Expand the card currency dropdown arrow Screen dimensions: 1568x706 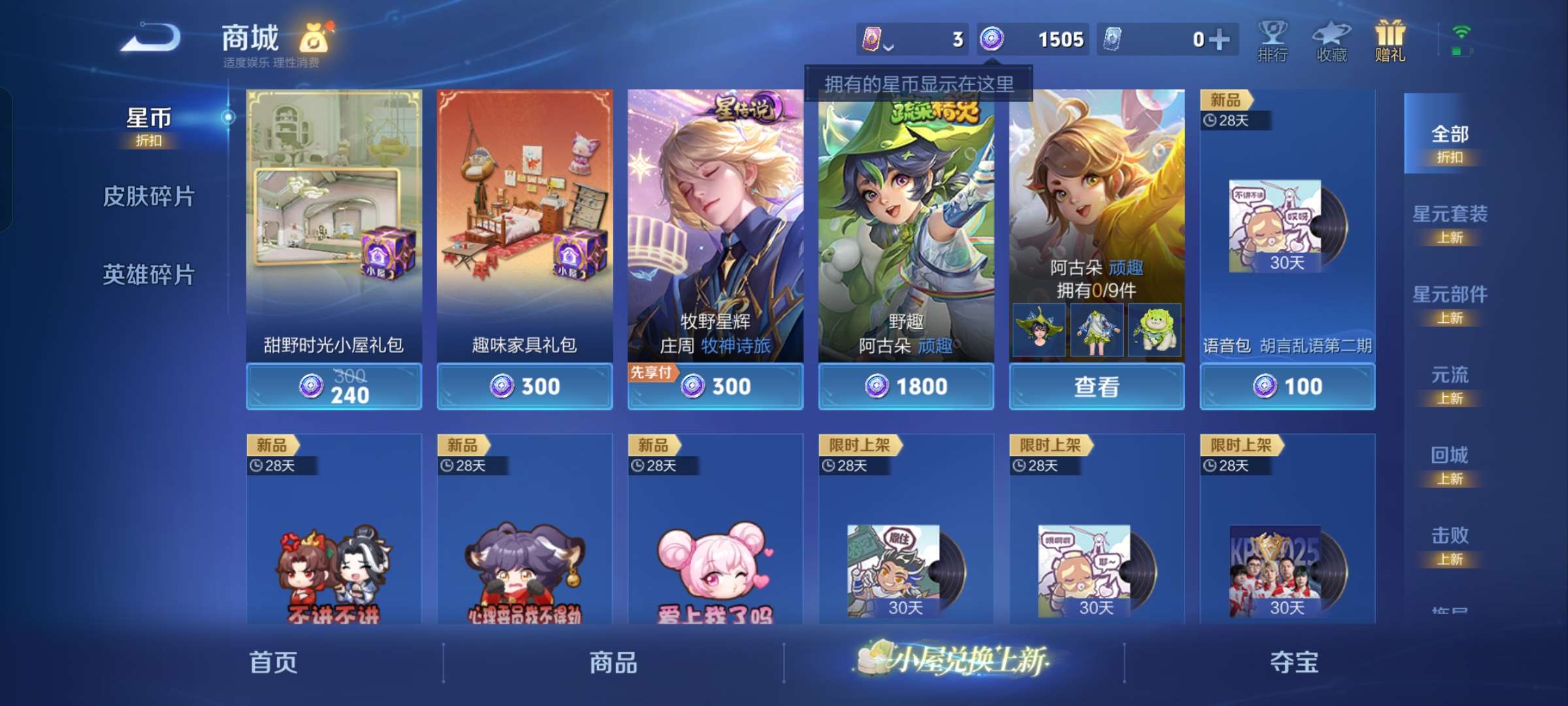889,44
